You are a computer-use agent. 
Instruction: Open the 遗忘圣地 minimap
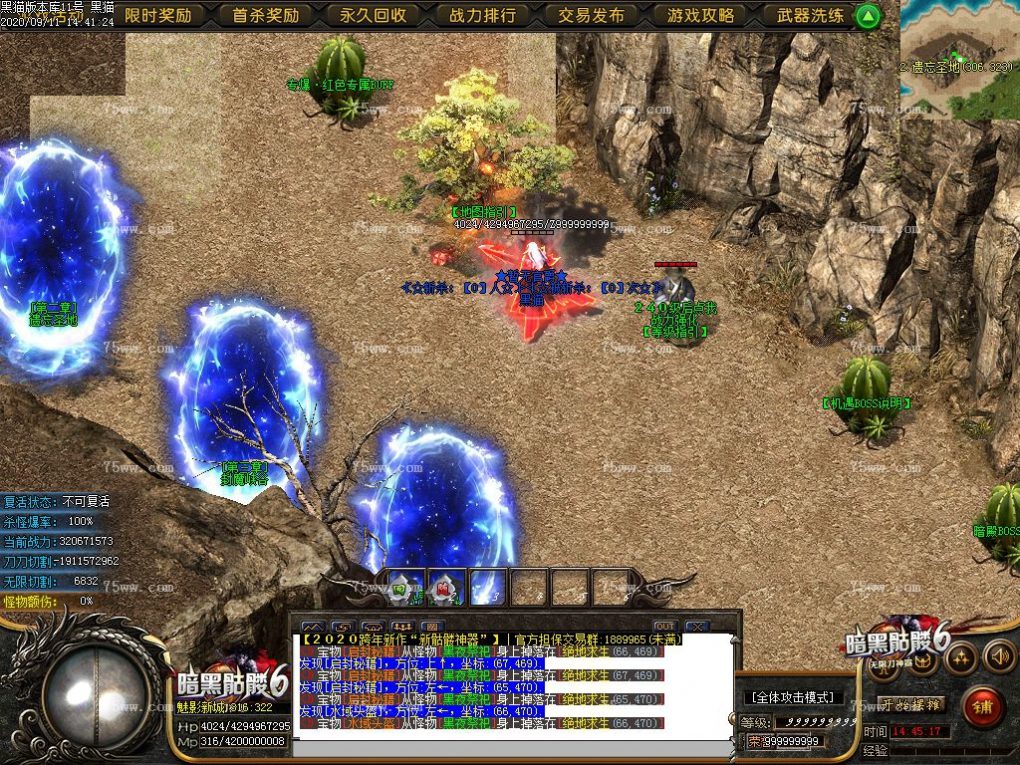[x=958, y=58]
